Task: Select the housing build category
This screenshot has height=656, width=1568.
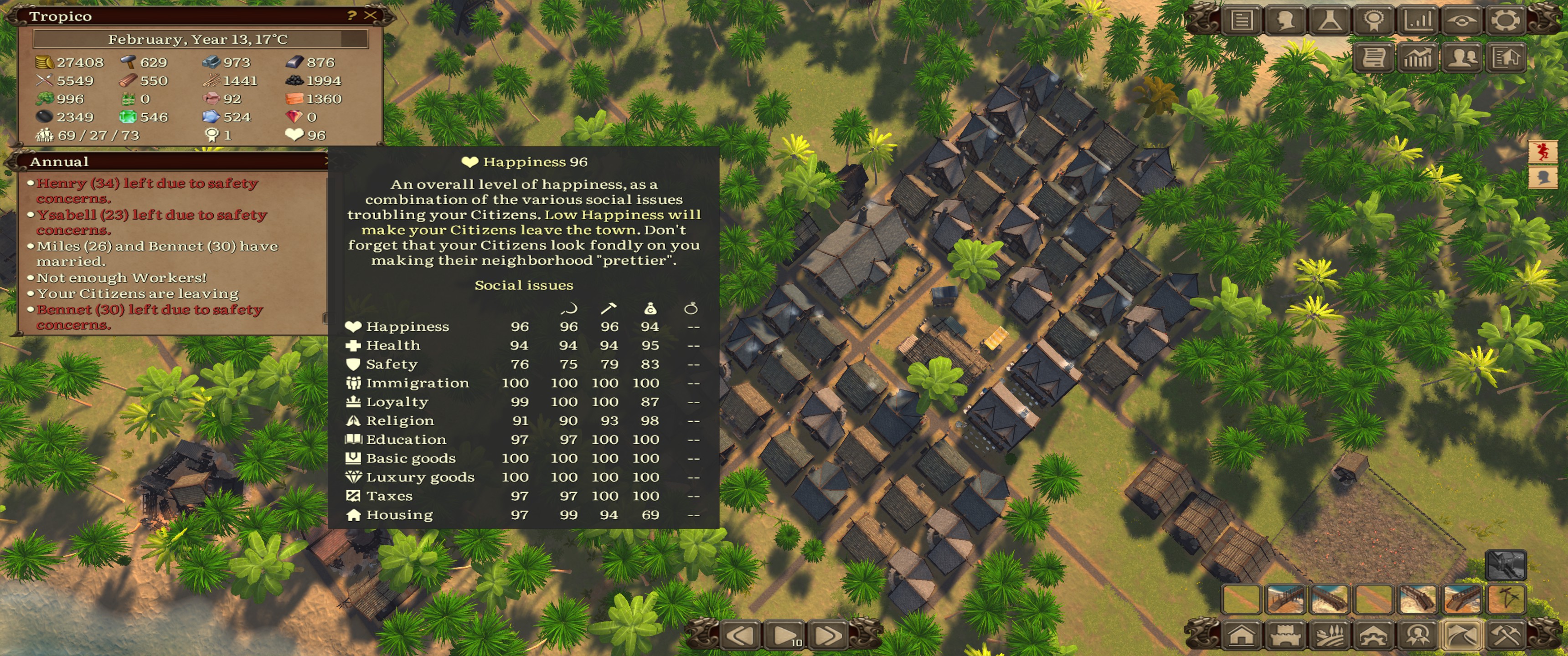Action: pos(1241,635)
